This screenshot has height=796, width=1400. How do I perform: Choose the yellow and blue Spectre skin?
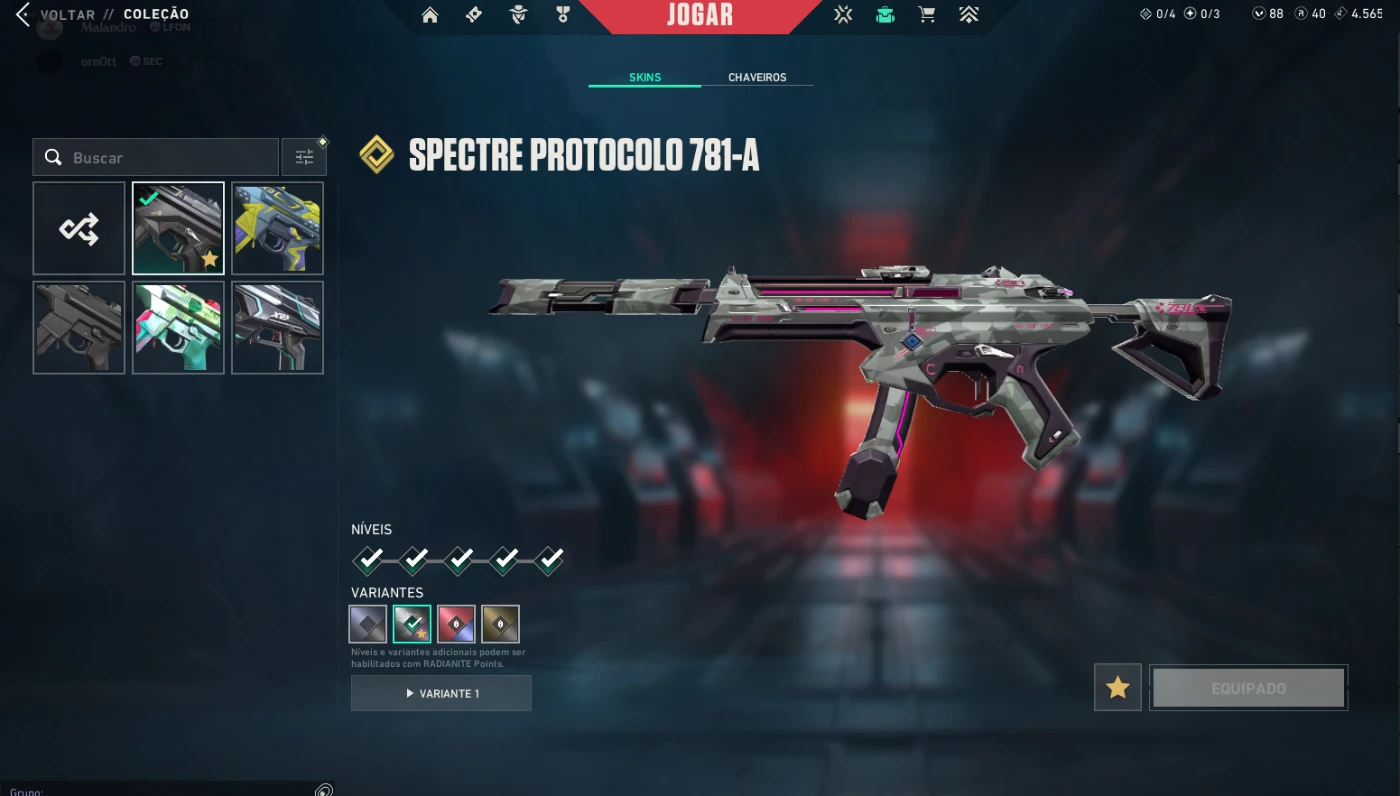click(277, 228)
